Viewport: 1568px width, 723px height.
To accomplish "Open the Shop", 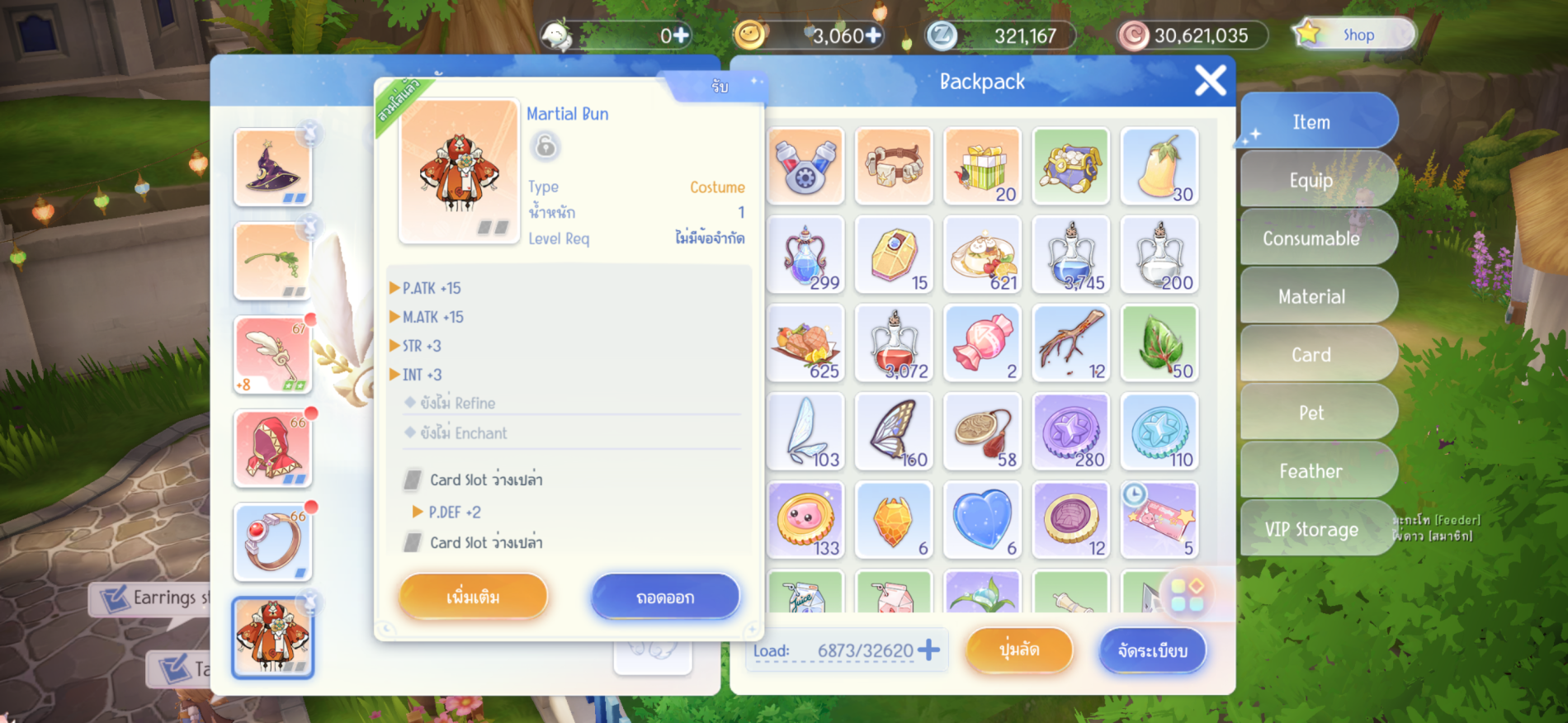I will point(1355,35).
